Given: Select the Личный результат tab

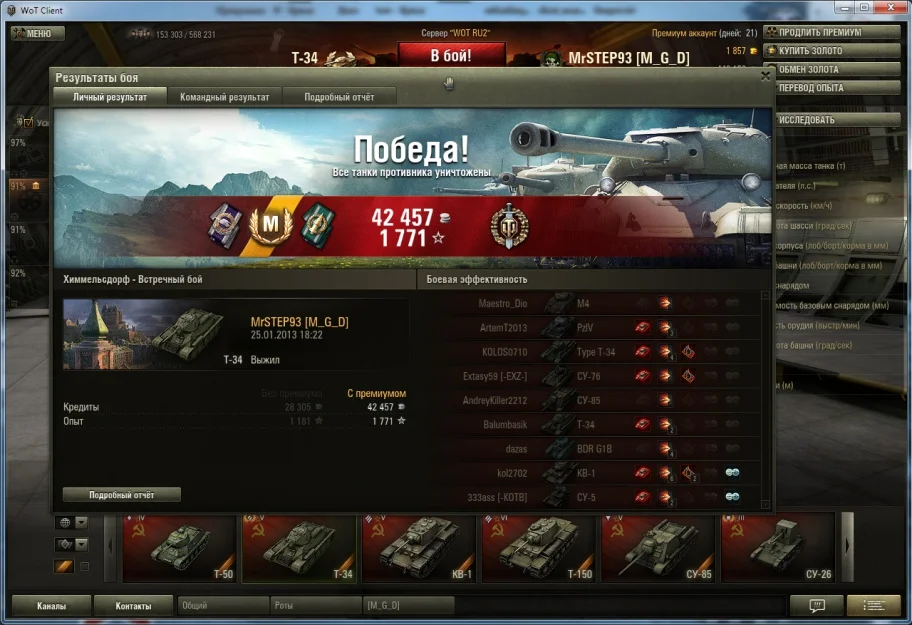Looking at the screenshot, I should [110, 97].
